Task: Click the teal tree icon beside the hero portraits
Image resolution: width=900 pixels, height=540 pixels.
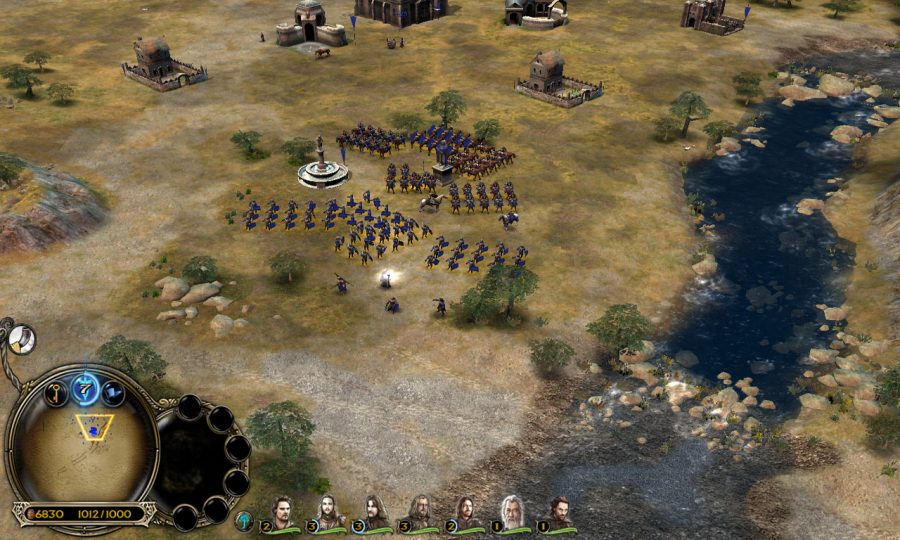Action: [244, 520]
